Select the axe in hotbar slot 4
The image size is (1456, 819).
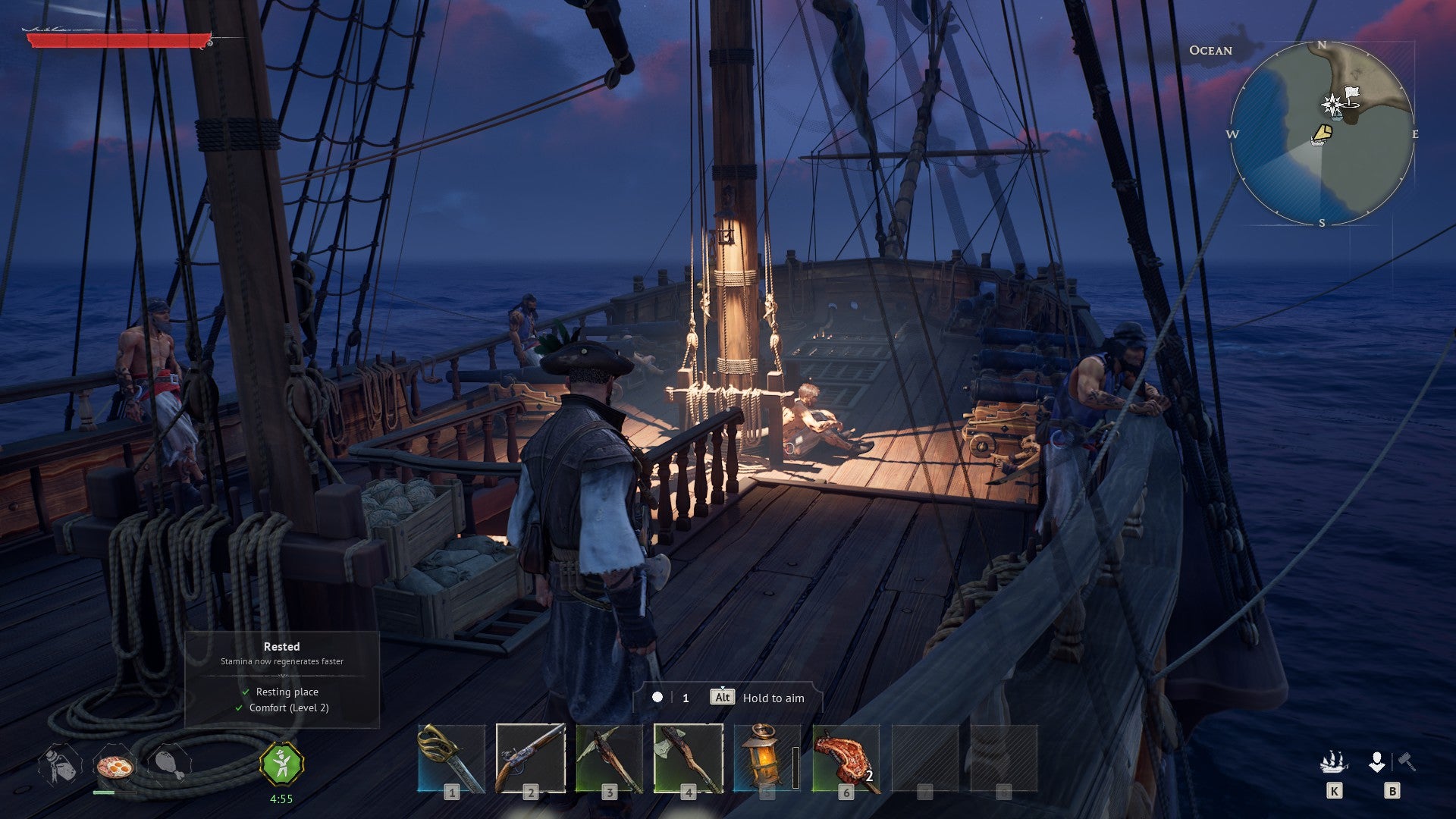(x=688, y=758)
